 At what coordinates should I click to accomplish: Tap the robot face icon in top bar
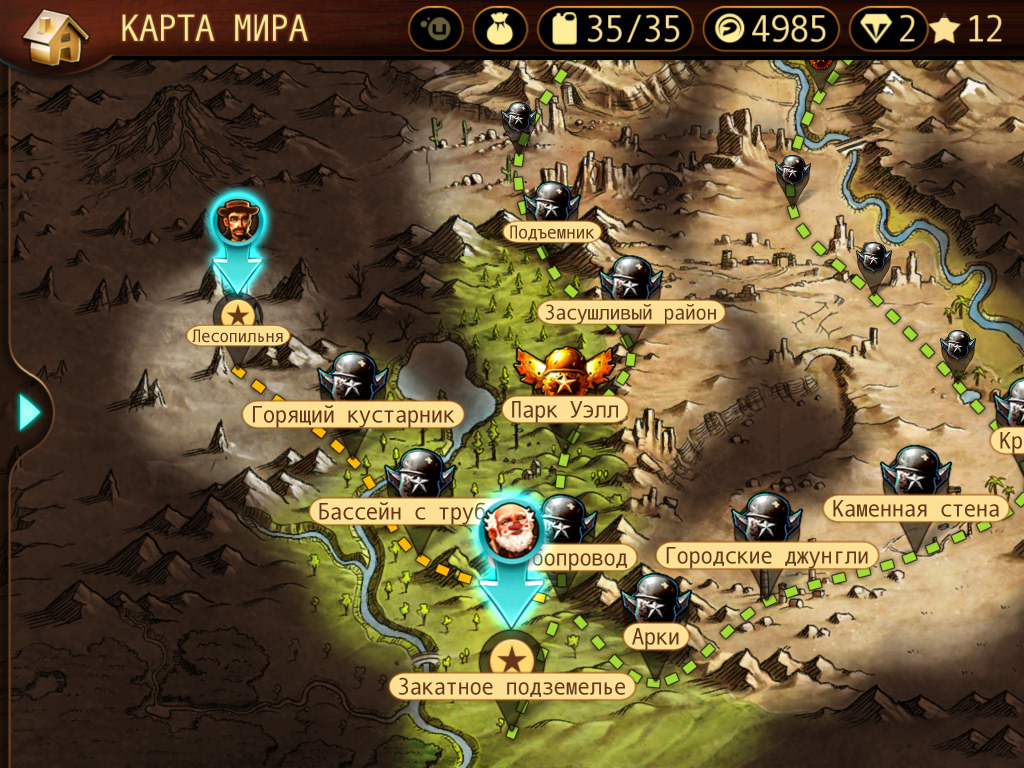435,30
